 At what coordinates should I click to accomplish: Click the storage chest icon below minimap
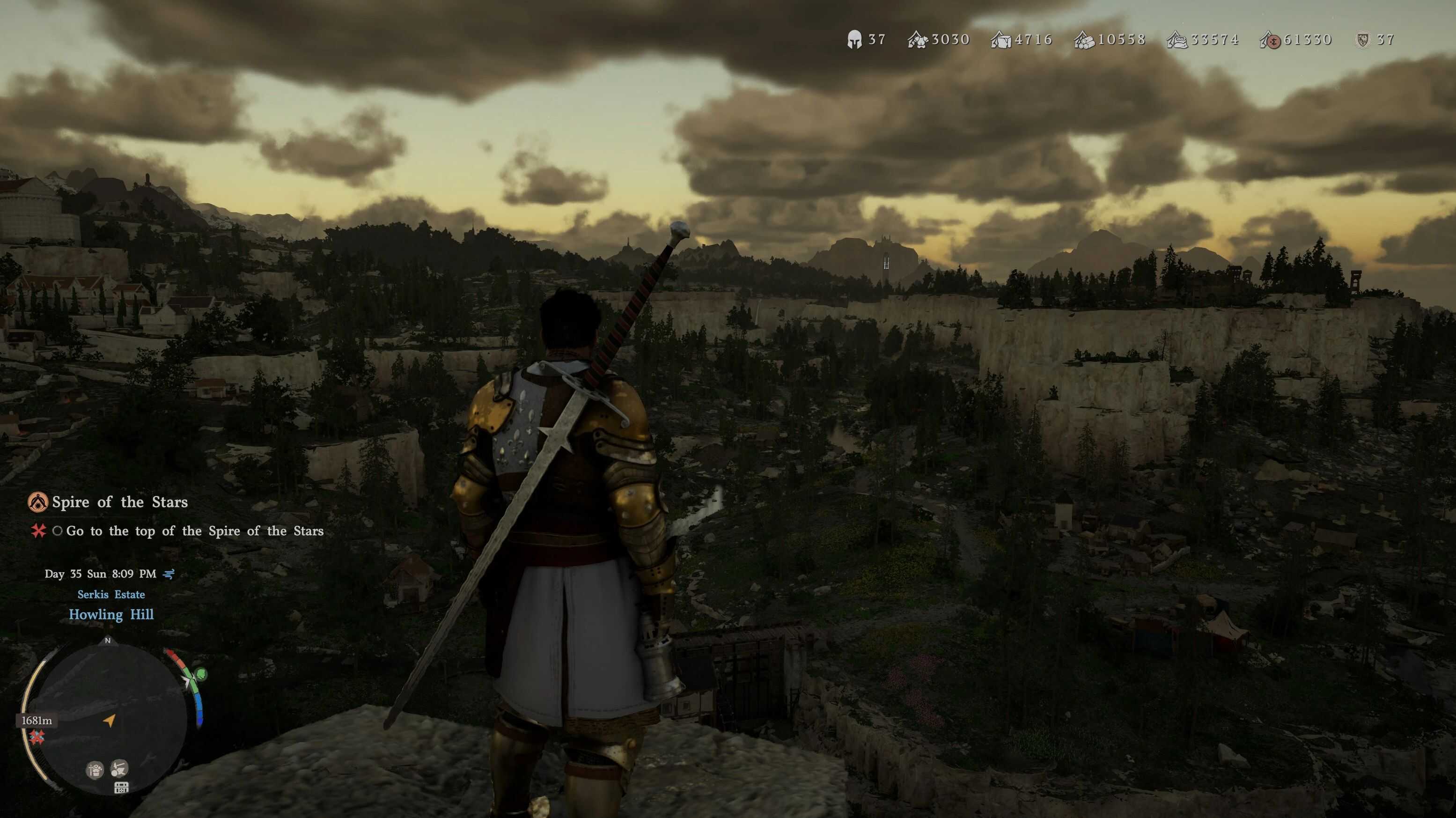121,788
